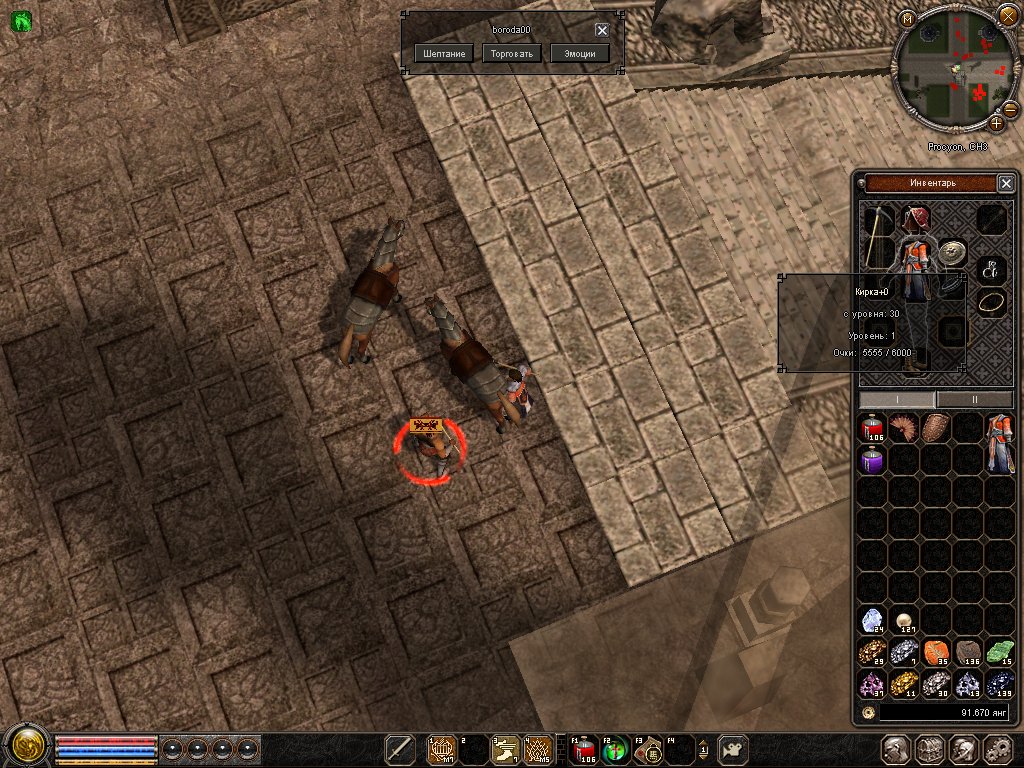Open the Эмоции emotes button
This screenshot has height=768, width=1024.
point(580,53)
